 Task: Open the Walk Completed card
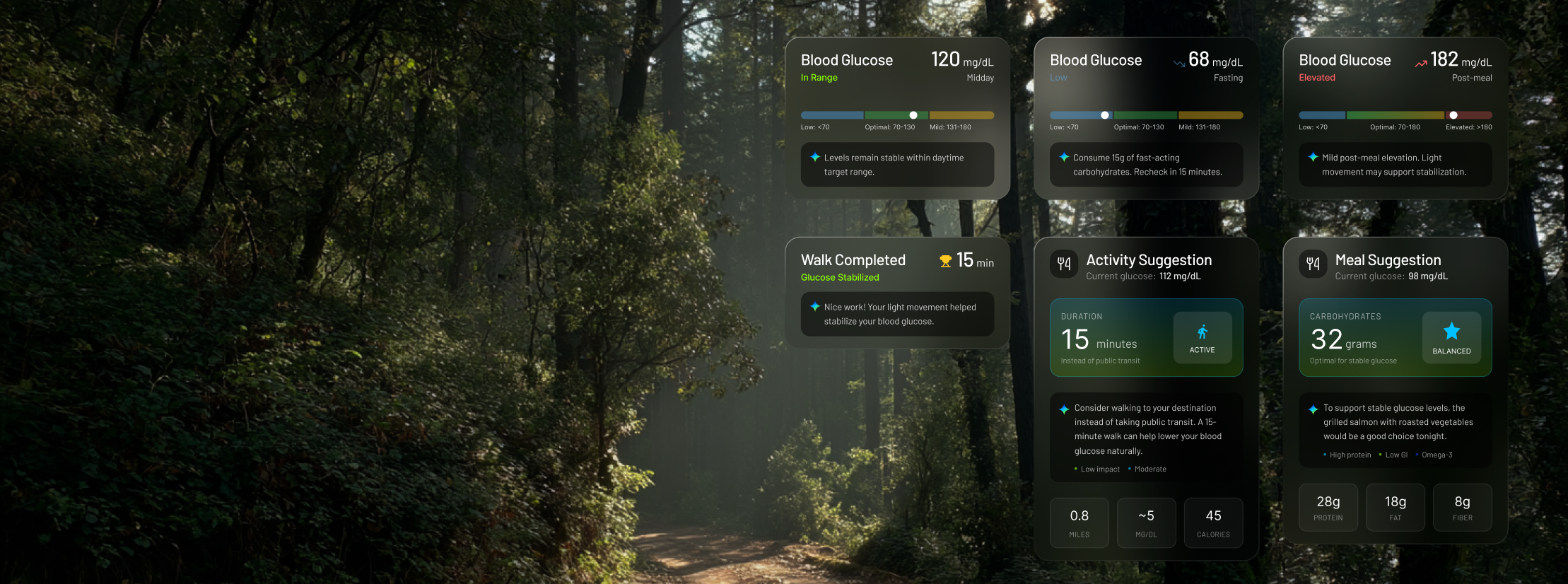tap(896, 267)
